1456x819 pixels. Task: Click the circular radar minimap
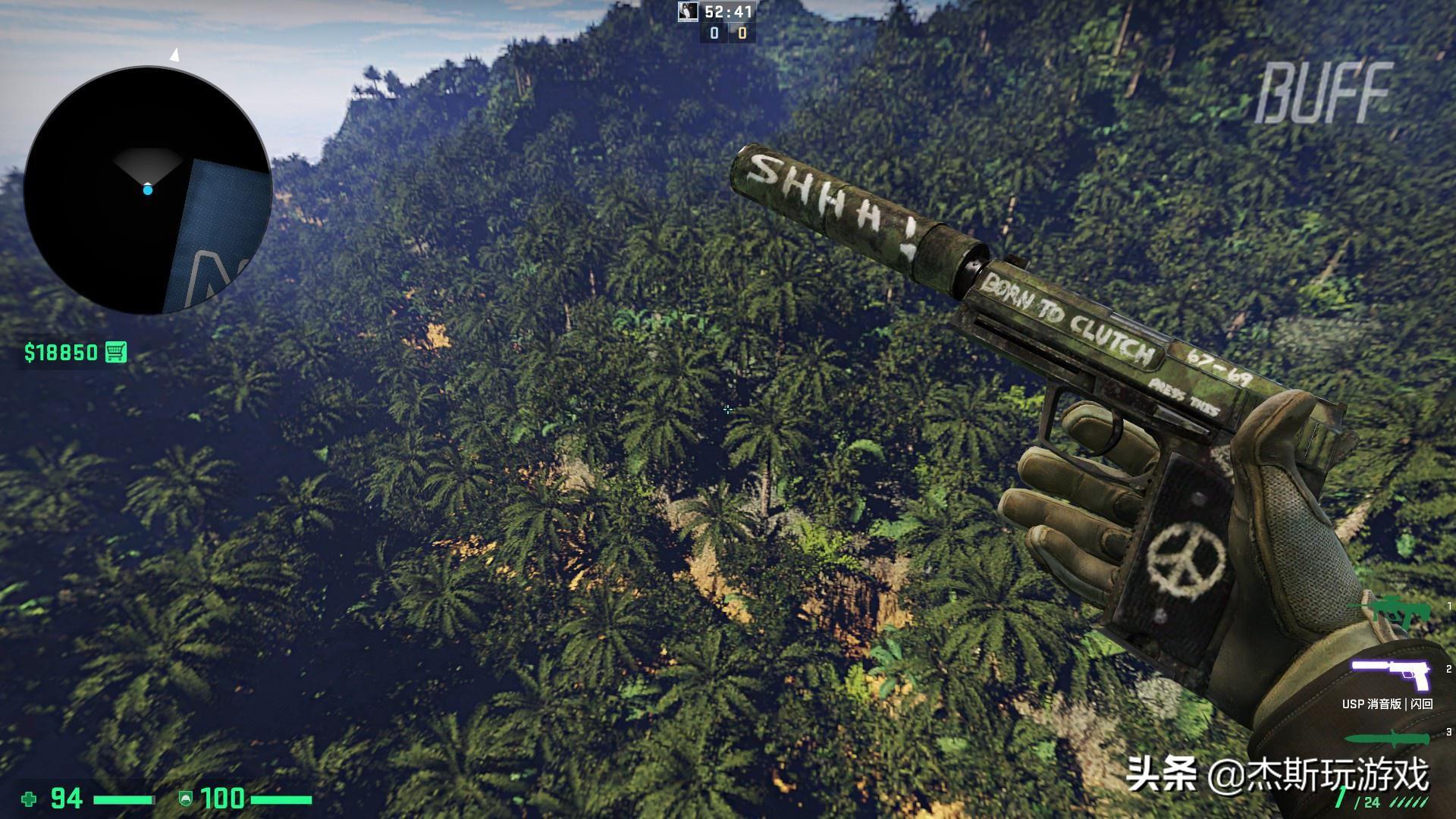(148, 190)
